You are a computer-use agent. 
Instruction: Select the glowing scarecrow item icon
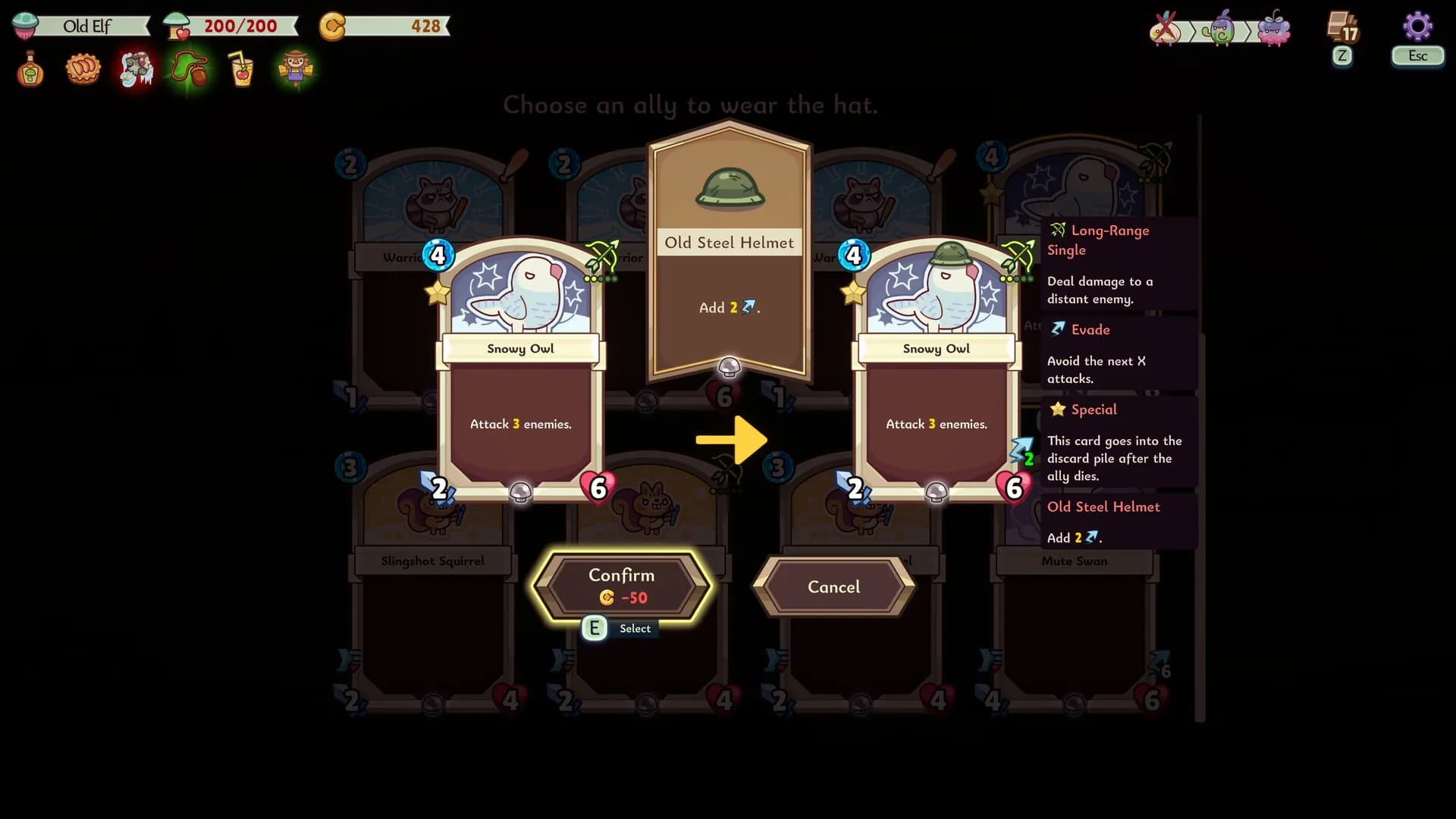click(x=295, y=69)
